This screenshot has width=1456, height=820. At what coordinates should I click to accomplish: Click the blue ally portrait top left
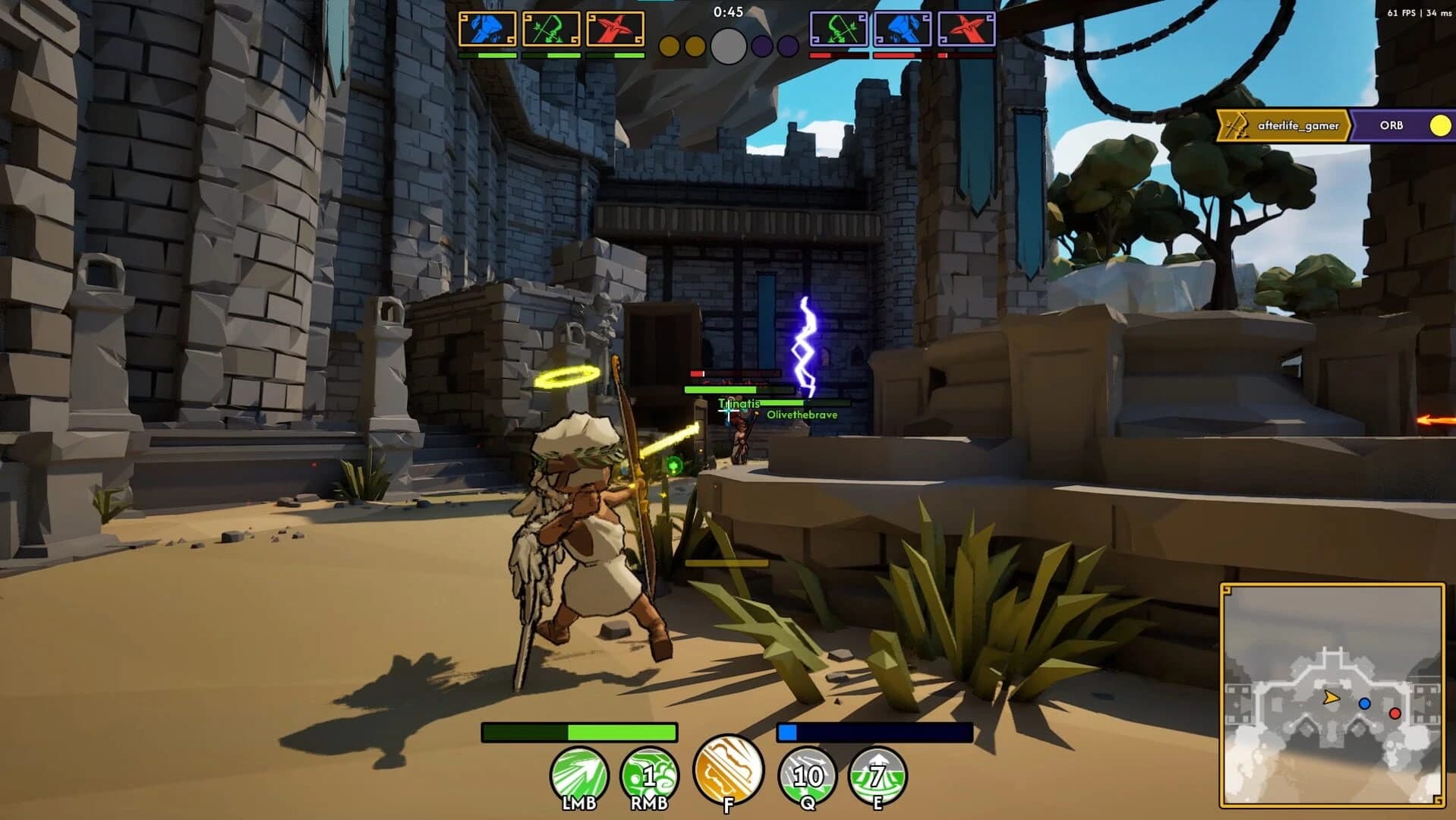(487, 29)
